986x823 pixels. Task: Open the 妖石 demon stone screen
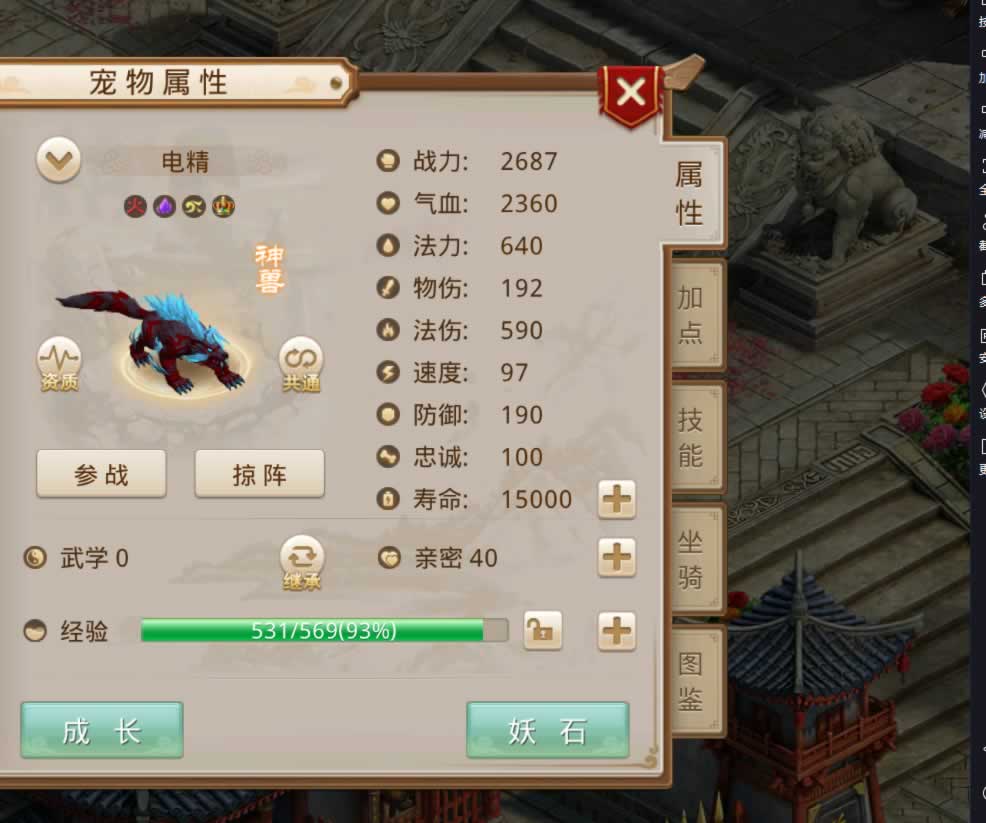(547, 731)
